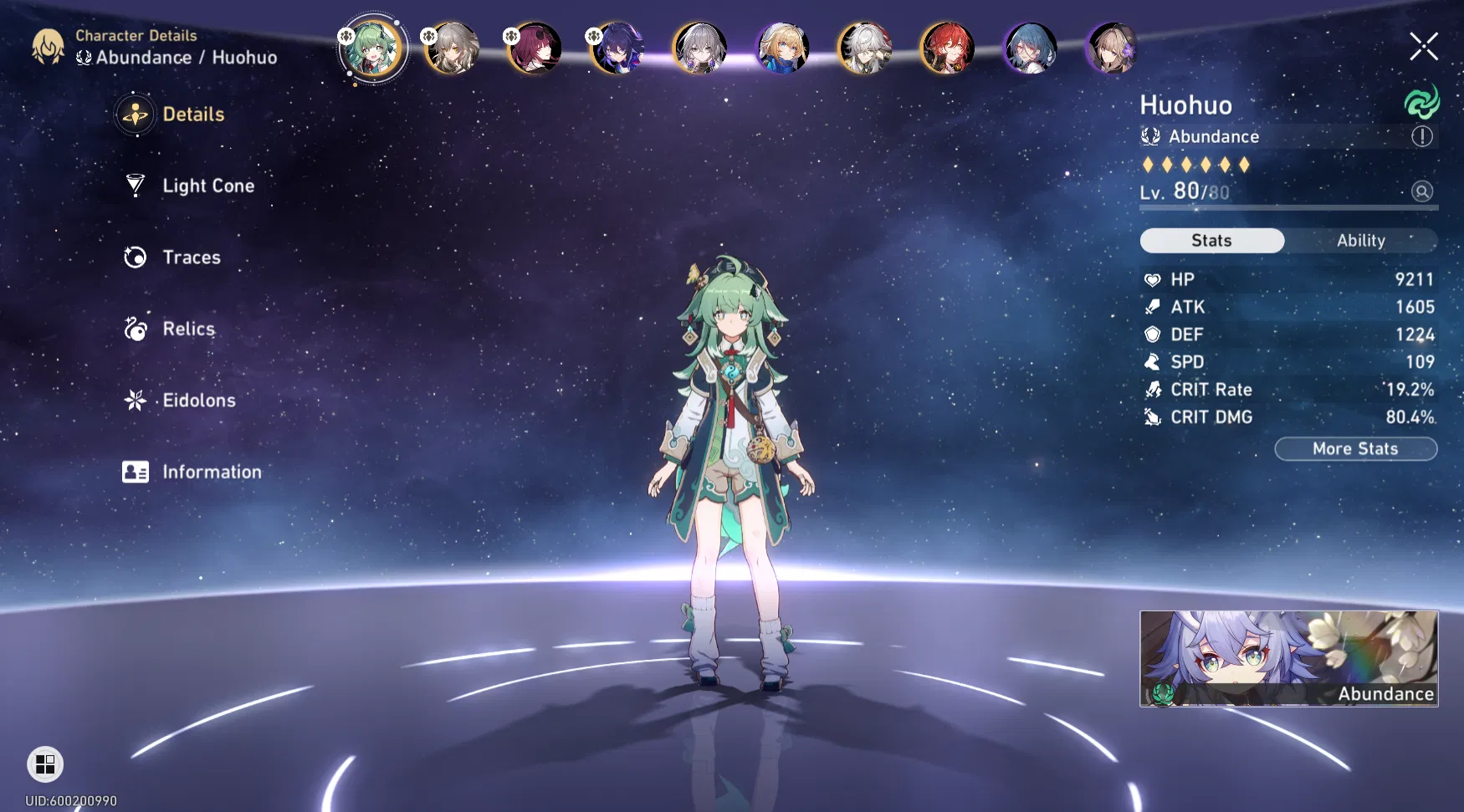Viewport: 1464px width, 812px height.
Task: Open the Abundance Eidolon artwork thumbnail
Action: (1288, 659)
